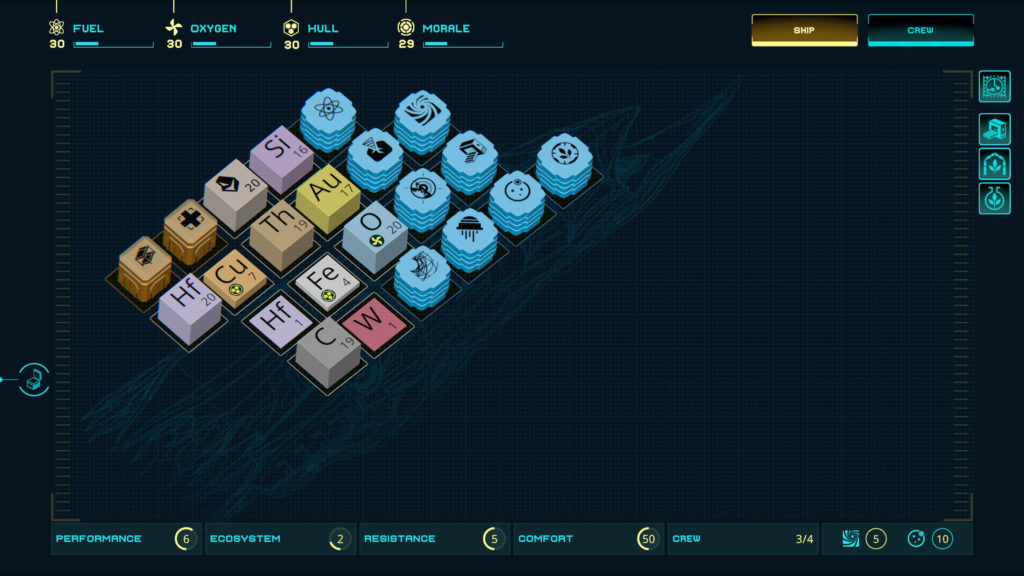
Task: Open the clock grid icon panel
Action: pyautogui.click(x=993, y=87)
